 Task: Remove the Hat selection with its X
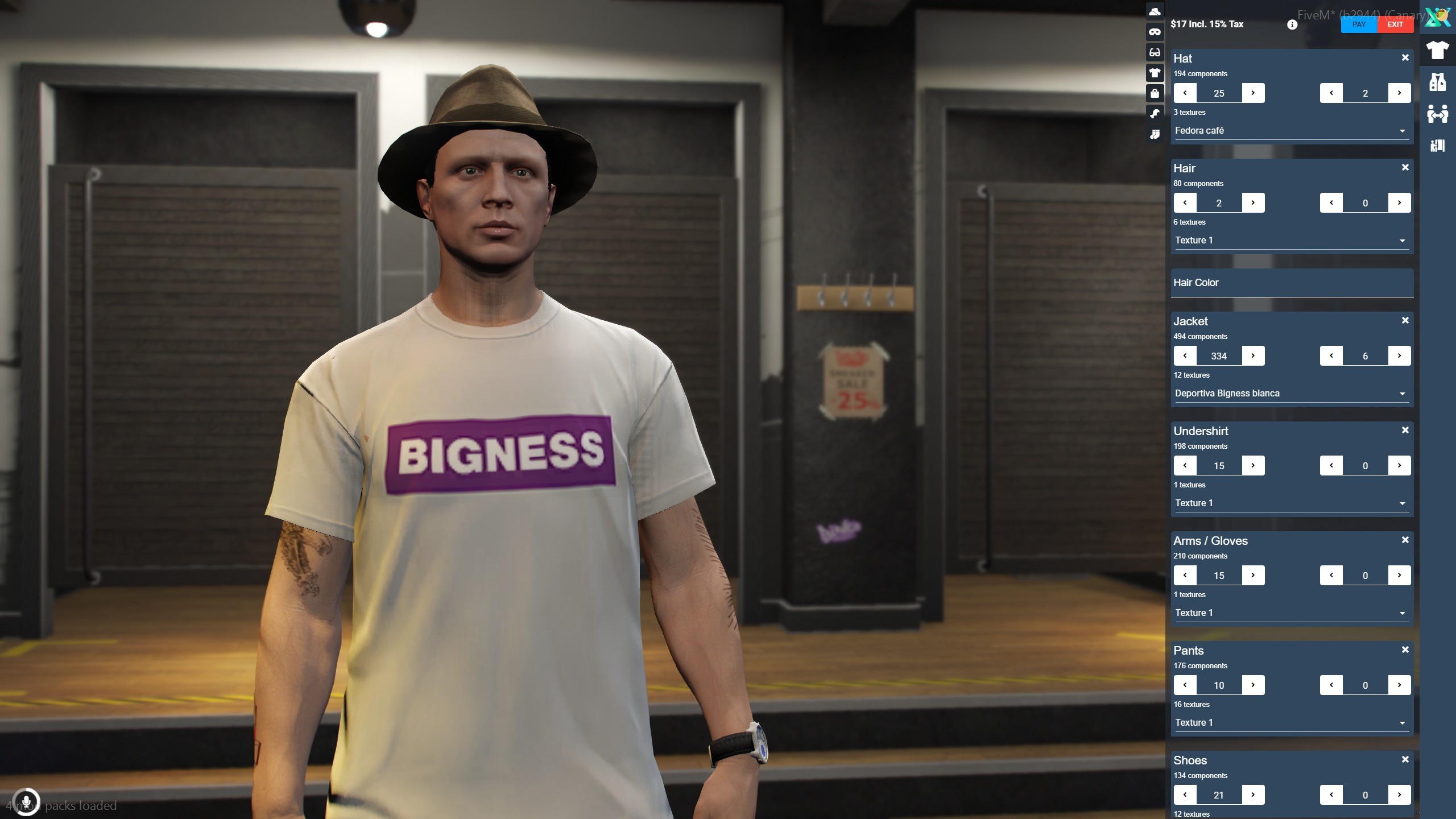point(1405,56)
